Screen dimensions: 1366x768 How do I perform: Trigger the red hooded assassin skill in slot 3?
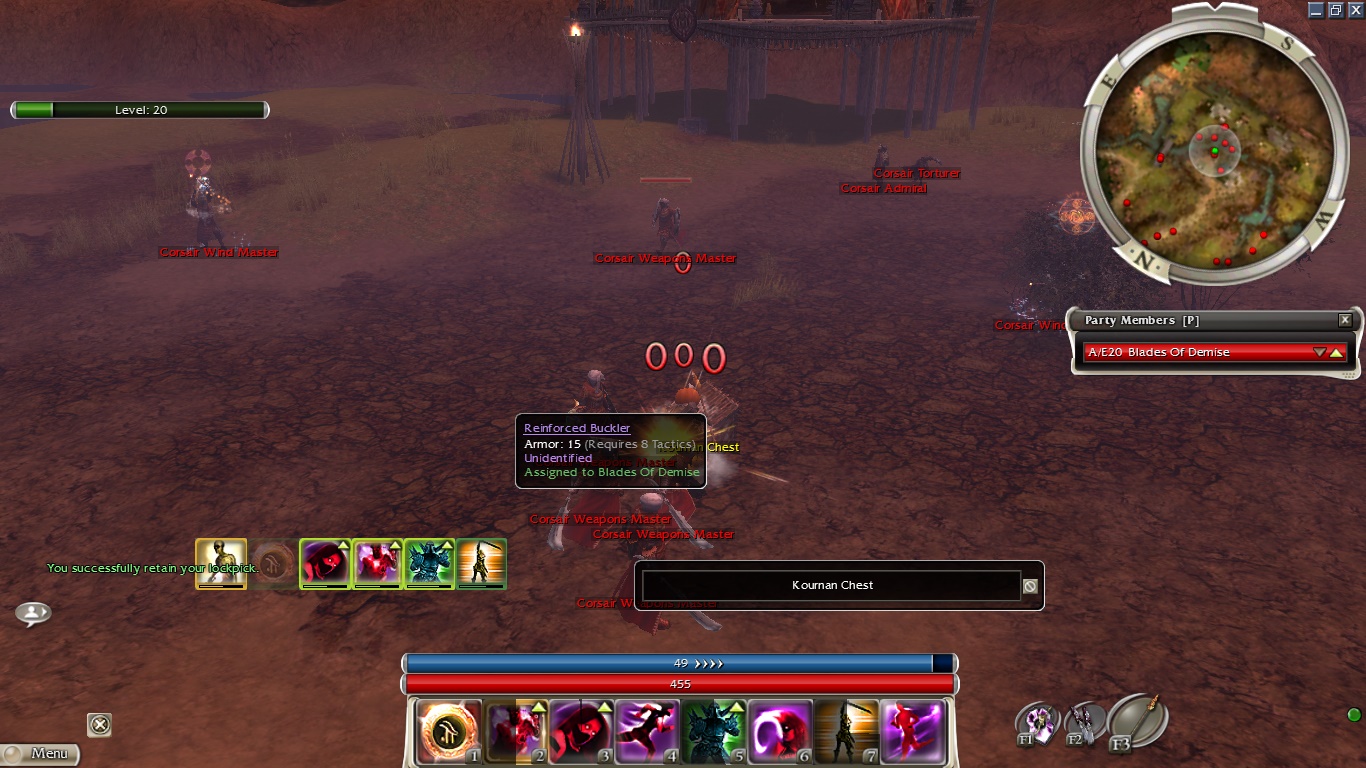(581, 731)
